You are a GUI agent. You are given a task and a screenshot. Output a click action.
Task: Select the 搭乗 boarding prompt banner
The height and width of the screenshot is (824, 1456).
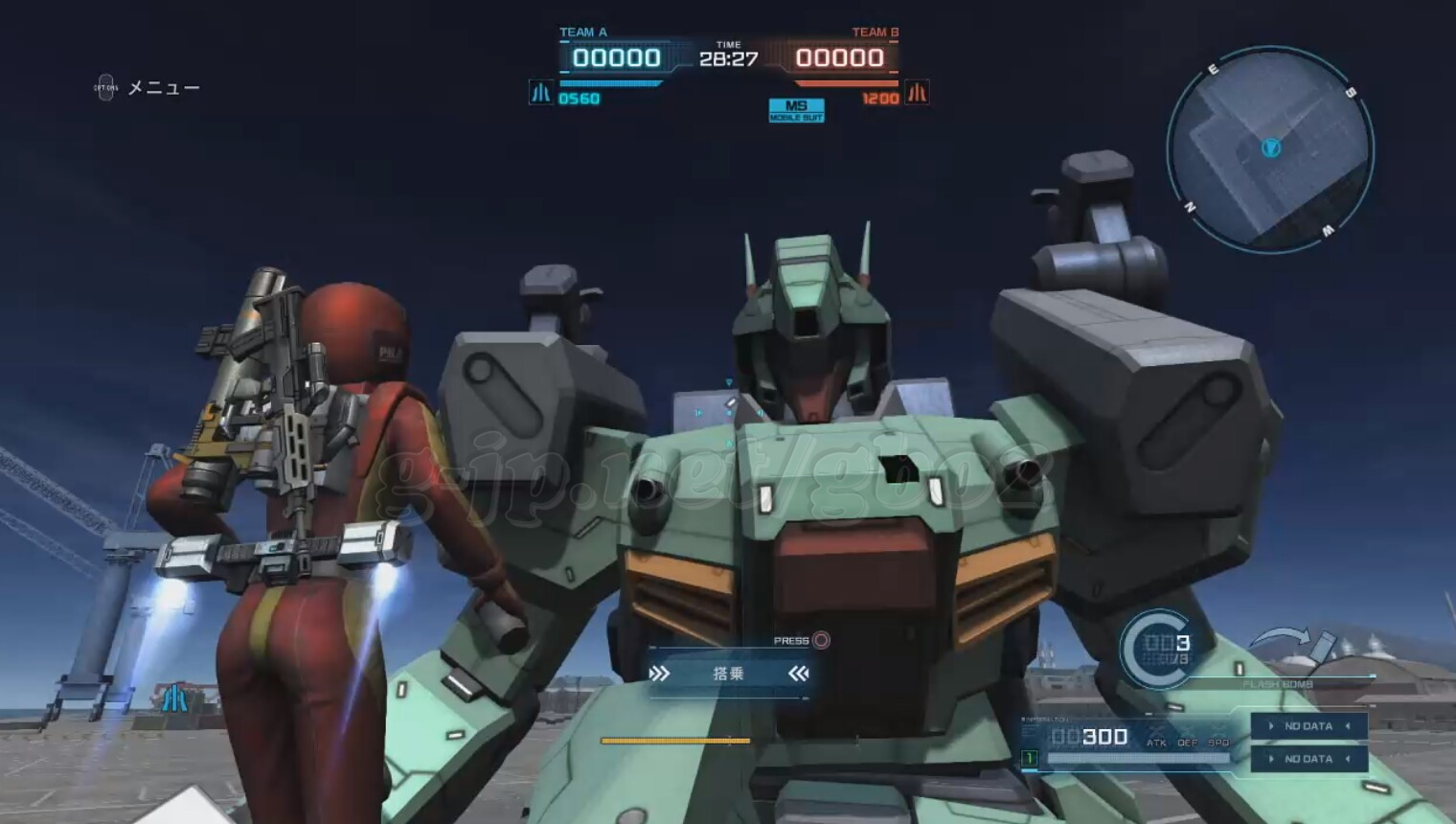click(728, 674)
